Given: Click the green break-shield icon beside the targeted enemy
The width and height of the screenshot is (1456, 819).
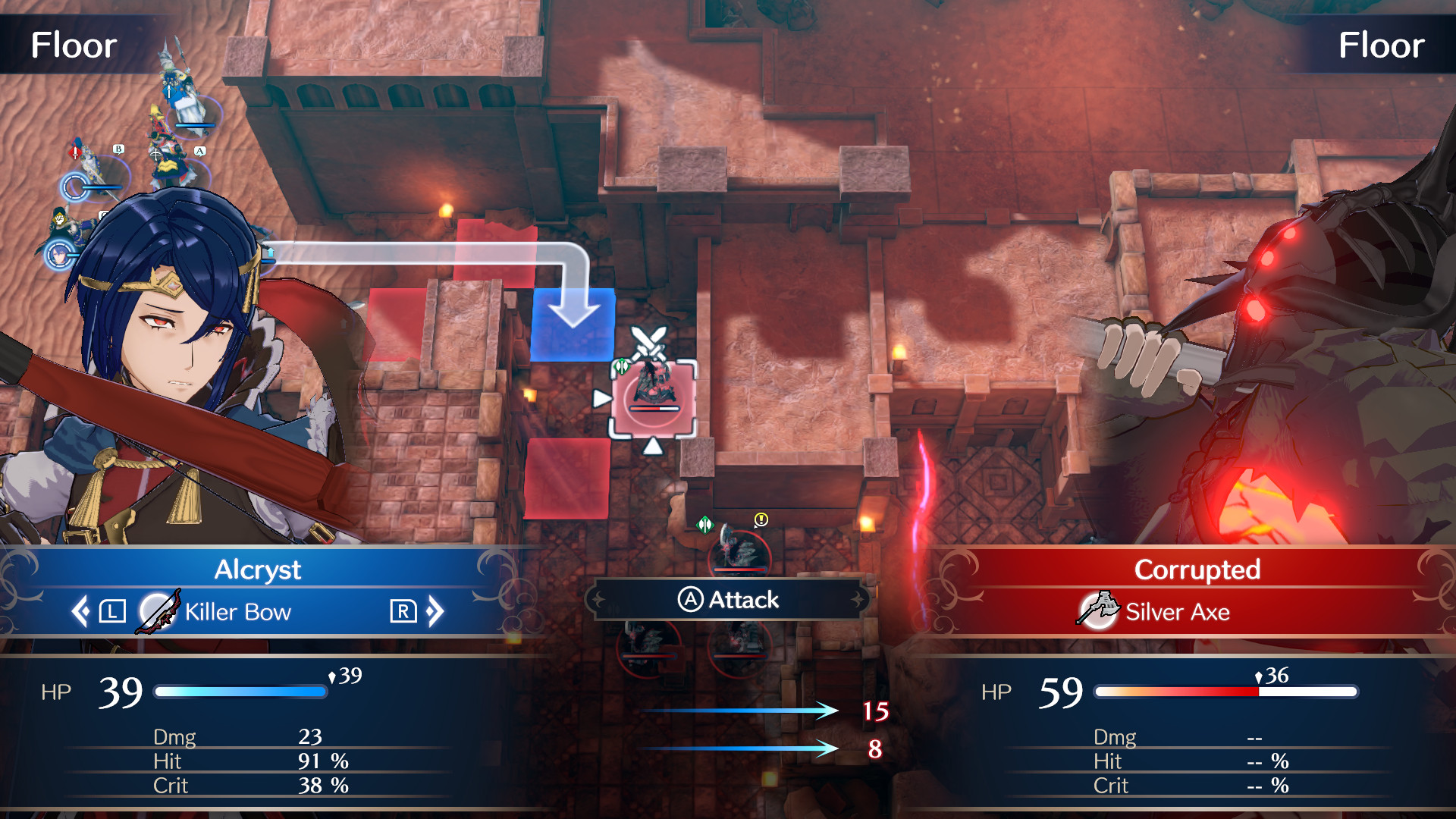Looking at the screenshot, I should coord(622,366).
